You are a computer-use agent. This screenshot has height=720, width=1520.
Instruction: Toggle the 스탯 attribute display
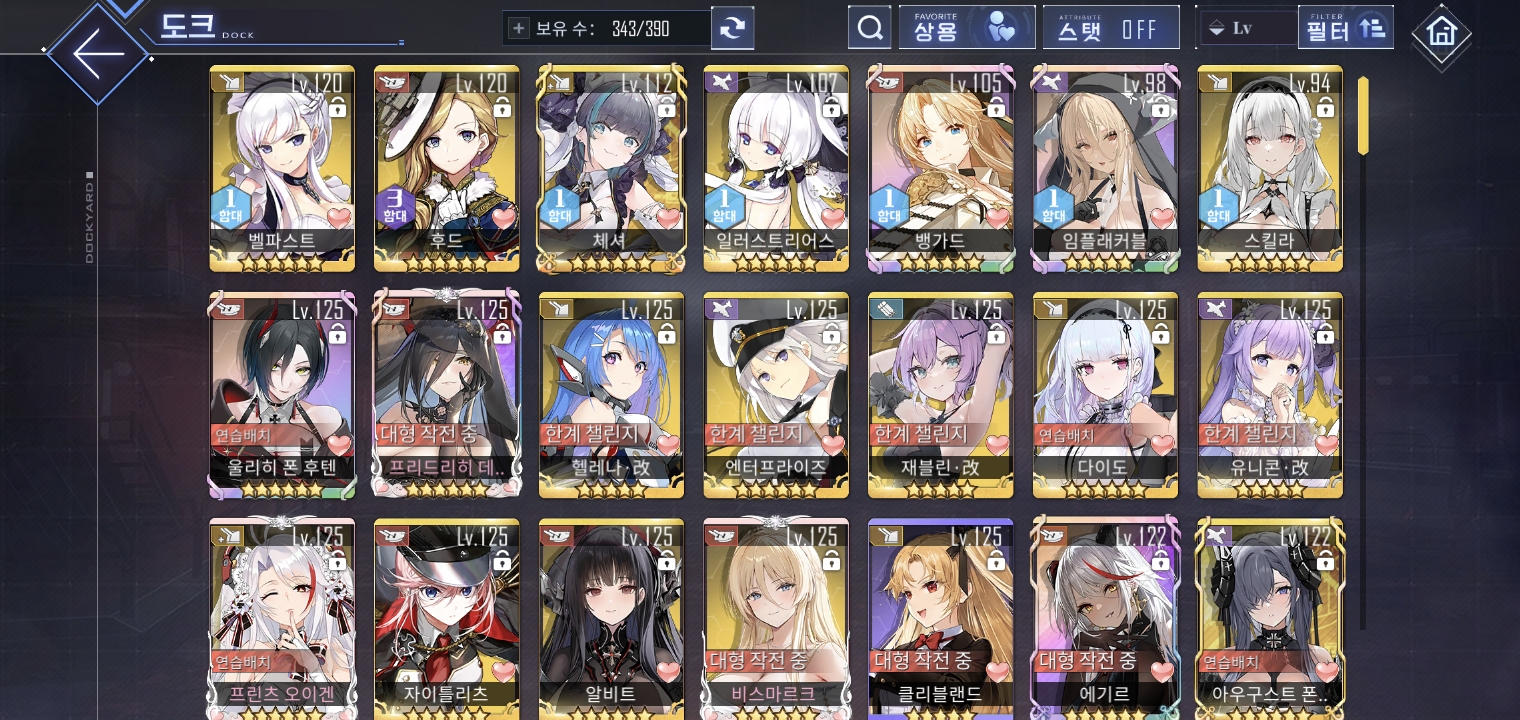click(x=1110, y=28)
